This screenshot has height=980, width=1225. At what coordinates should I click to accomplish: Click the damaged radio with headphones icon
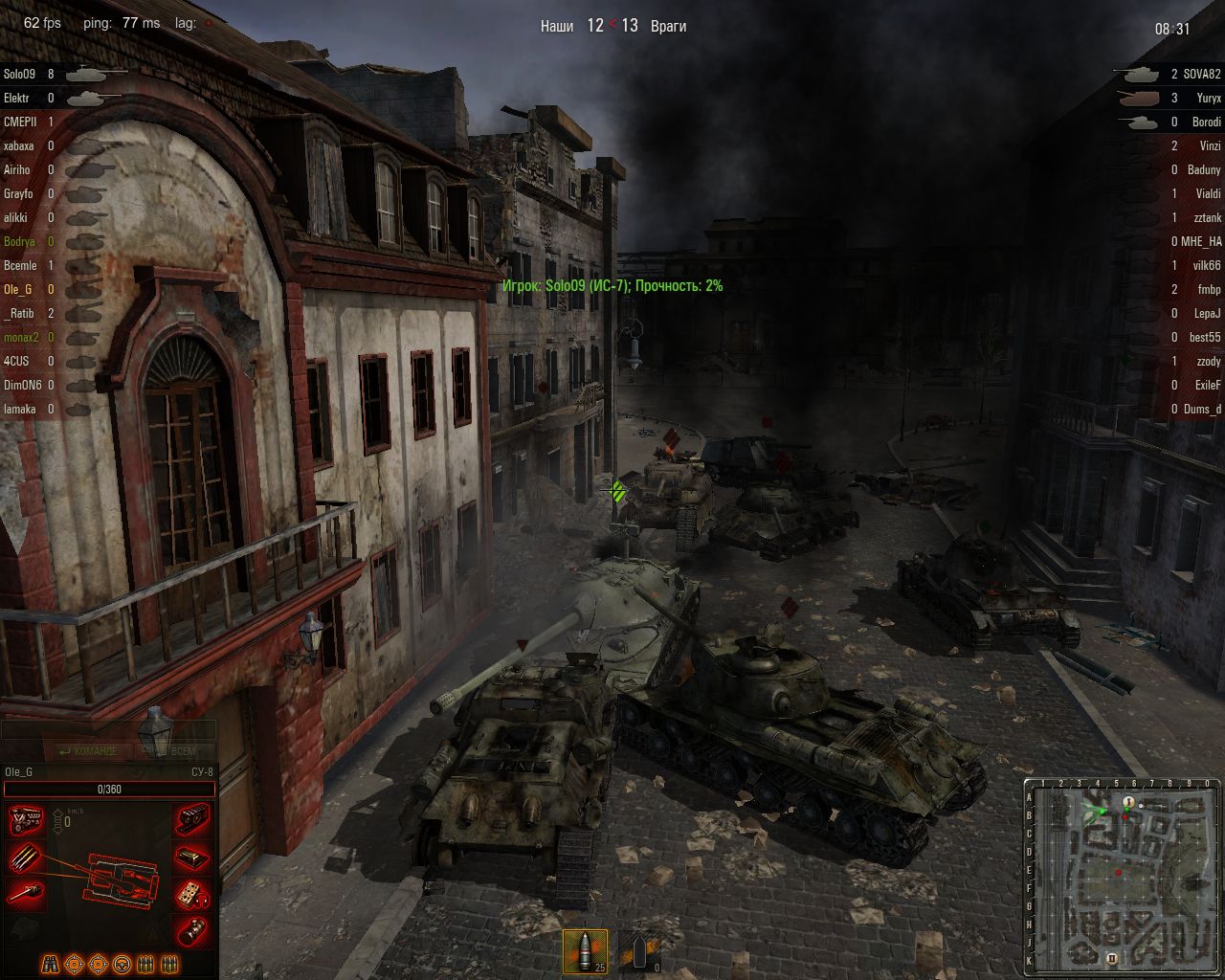click(192, 894)
